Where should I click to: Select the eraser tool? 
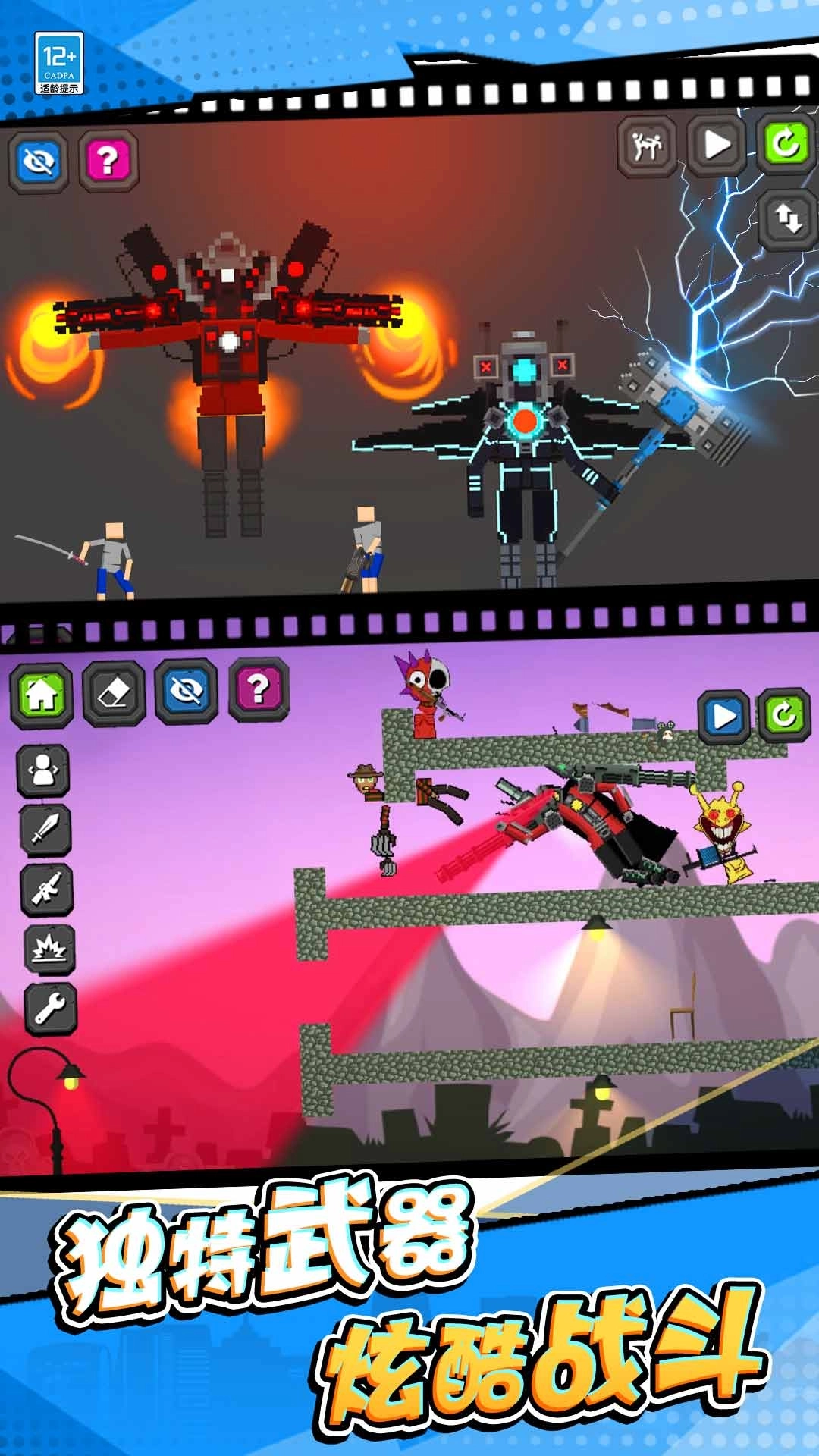pos(114,693)
